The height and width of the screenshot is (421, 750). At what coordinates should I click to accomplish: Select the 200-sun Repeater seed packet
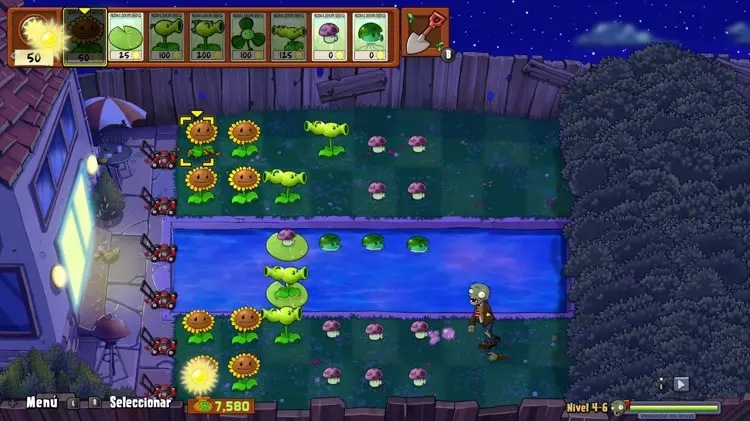[207, 38]
